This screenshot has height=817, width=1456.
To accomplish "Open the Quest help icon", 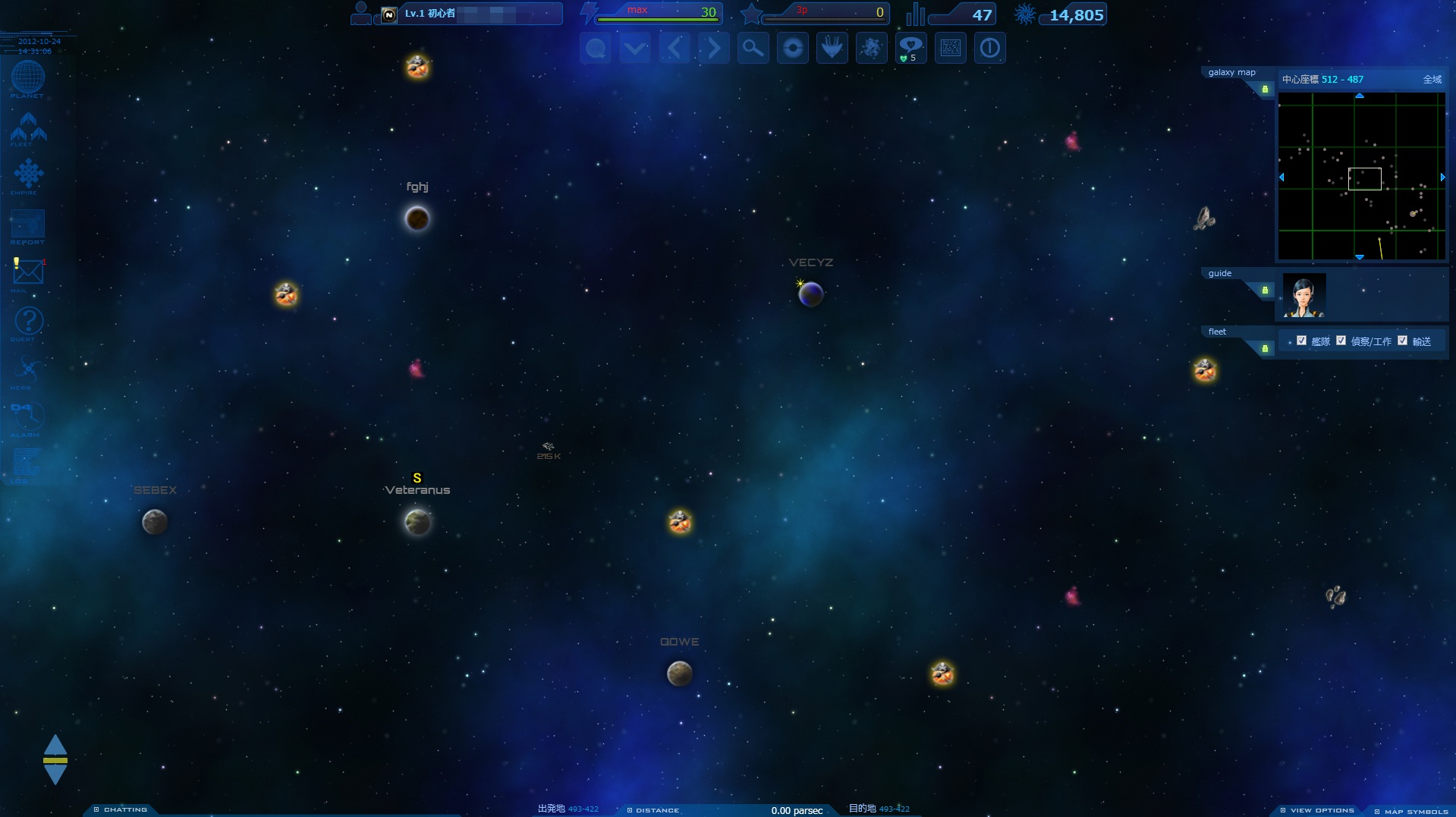I will click(x=28, y=321).
